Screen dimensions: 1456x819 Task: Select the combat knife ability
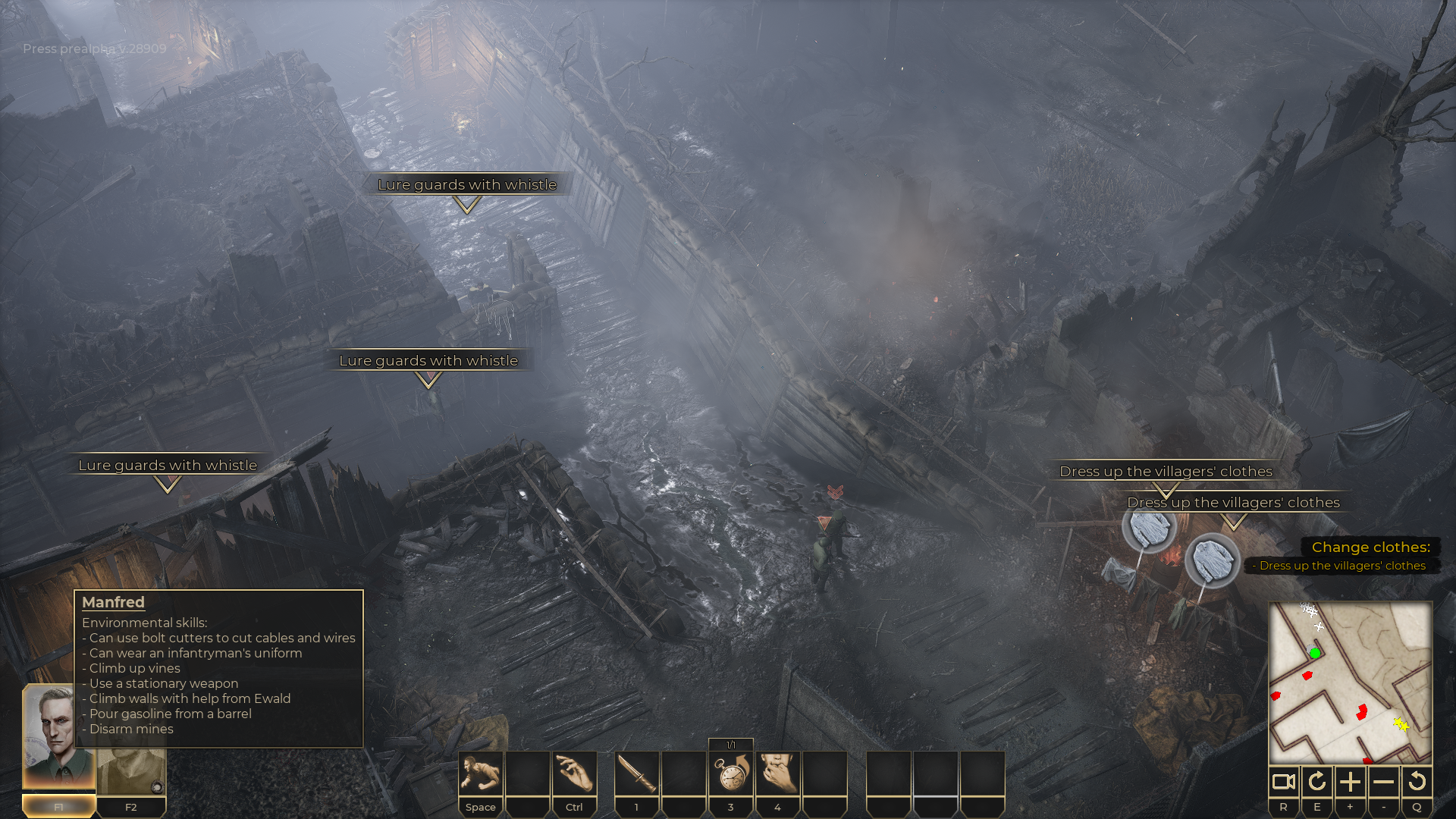pyautogui.click(x=637, y=773)
